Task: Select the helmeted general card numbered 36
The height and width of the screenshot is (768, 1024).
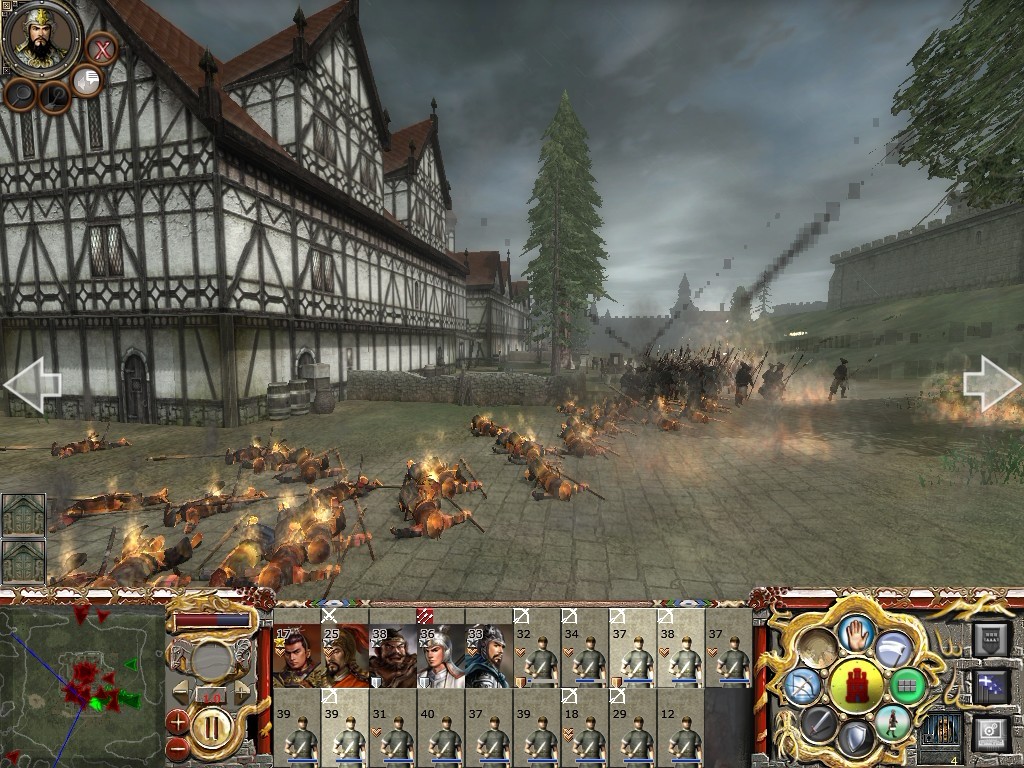Action: pyautogui.click(x=440, y=655)
